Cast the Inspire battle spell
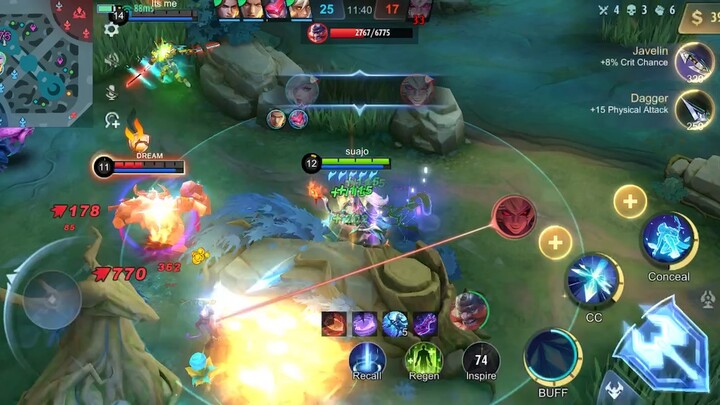The height and width of the screenshot is (405, 720). point(480,360)
